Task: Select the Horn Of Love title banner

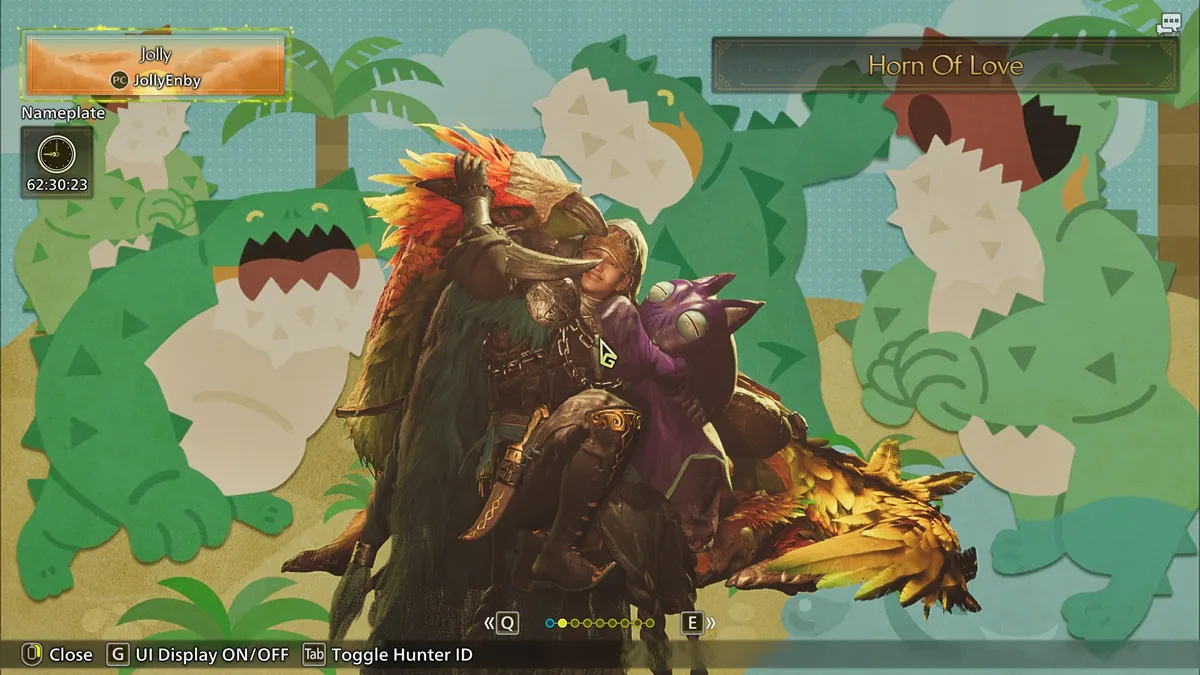Action: pyautogui.click(x=944, y=66)
